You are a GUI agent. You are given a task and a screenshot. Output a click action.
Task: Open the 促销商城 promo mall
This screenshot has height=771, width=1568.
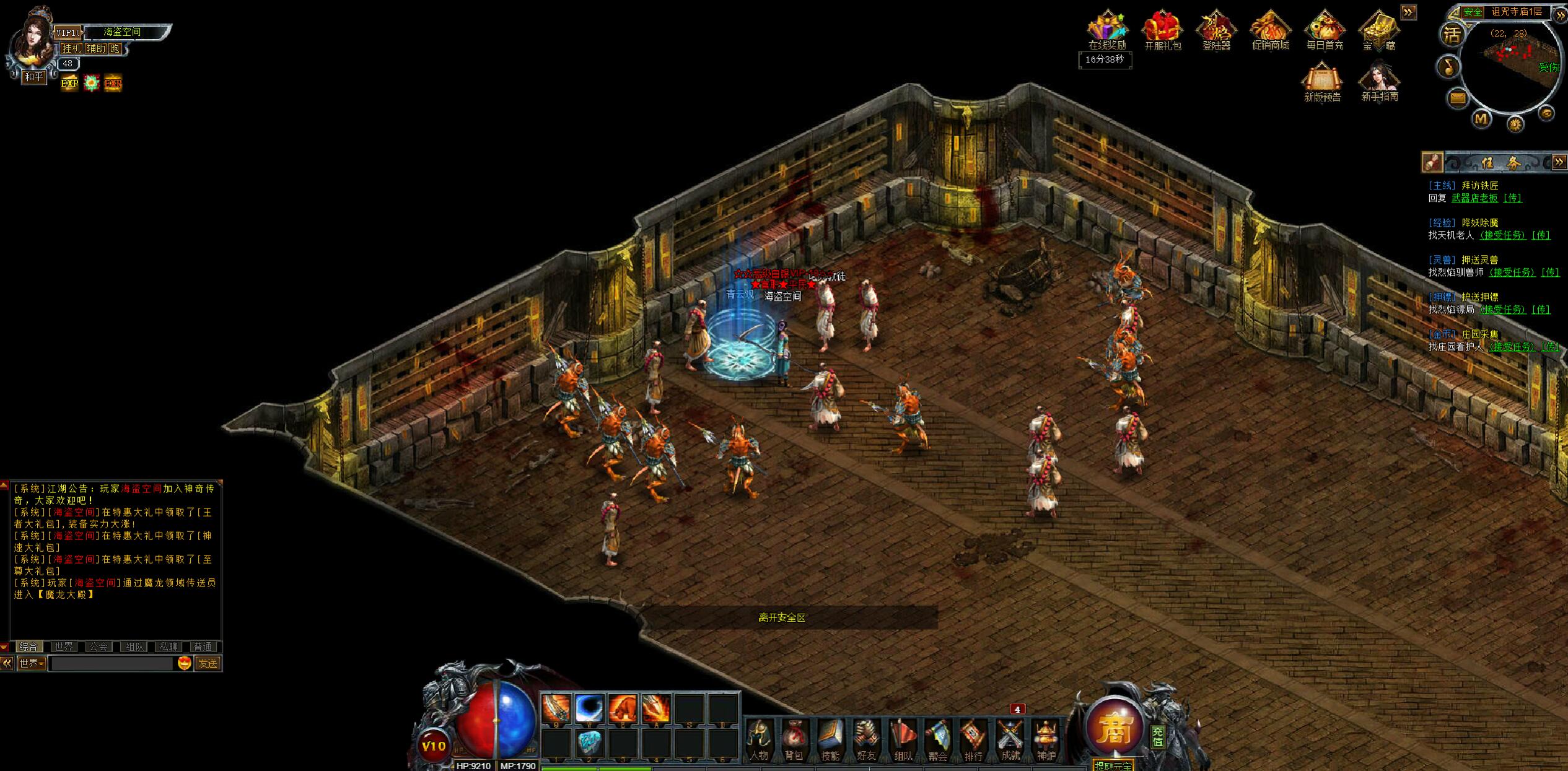1270,31
